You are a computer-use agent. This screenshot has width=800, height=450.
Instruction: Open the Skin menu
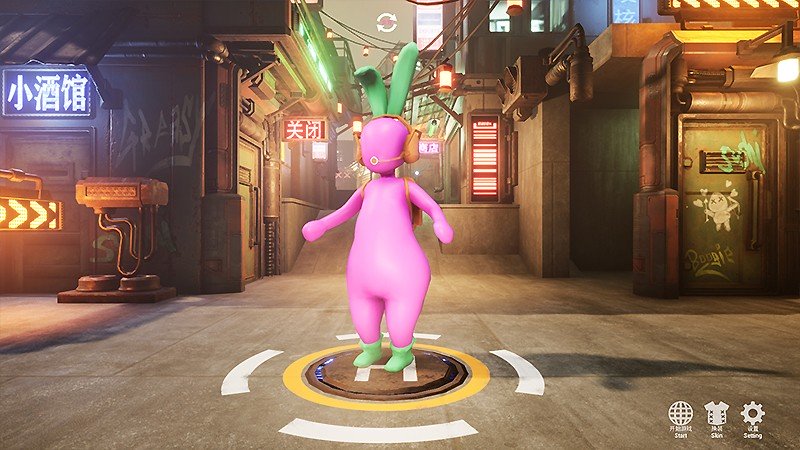(x=716, y=414)
